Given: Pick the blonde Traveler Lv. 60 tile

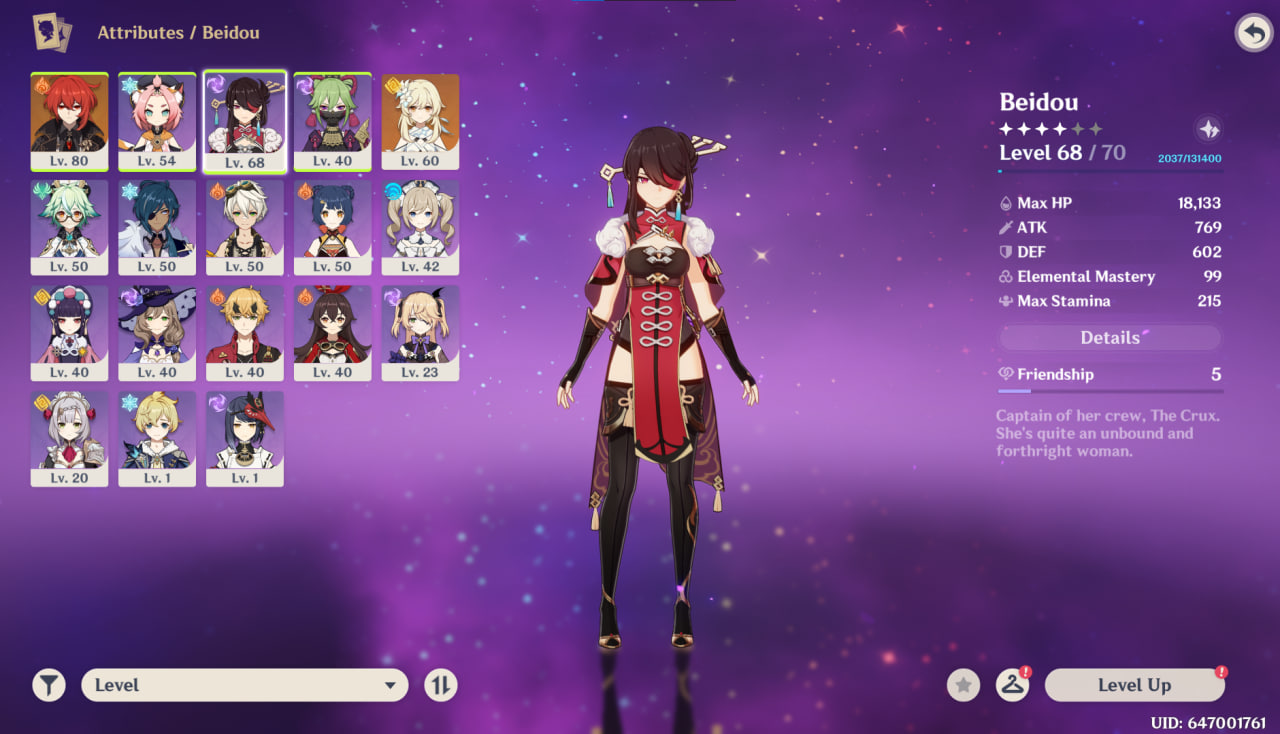Looking at the screenshot, I should coord(420,121).
